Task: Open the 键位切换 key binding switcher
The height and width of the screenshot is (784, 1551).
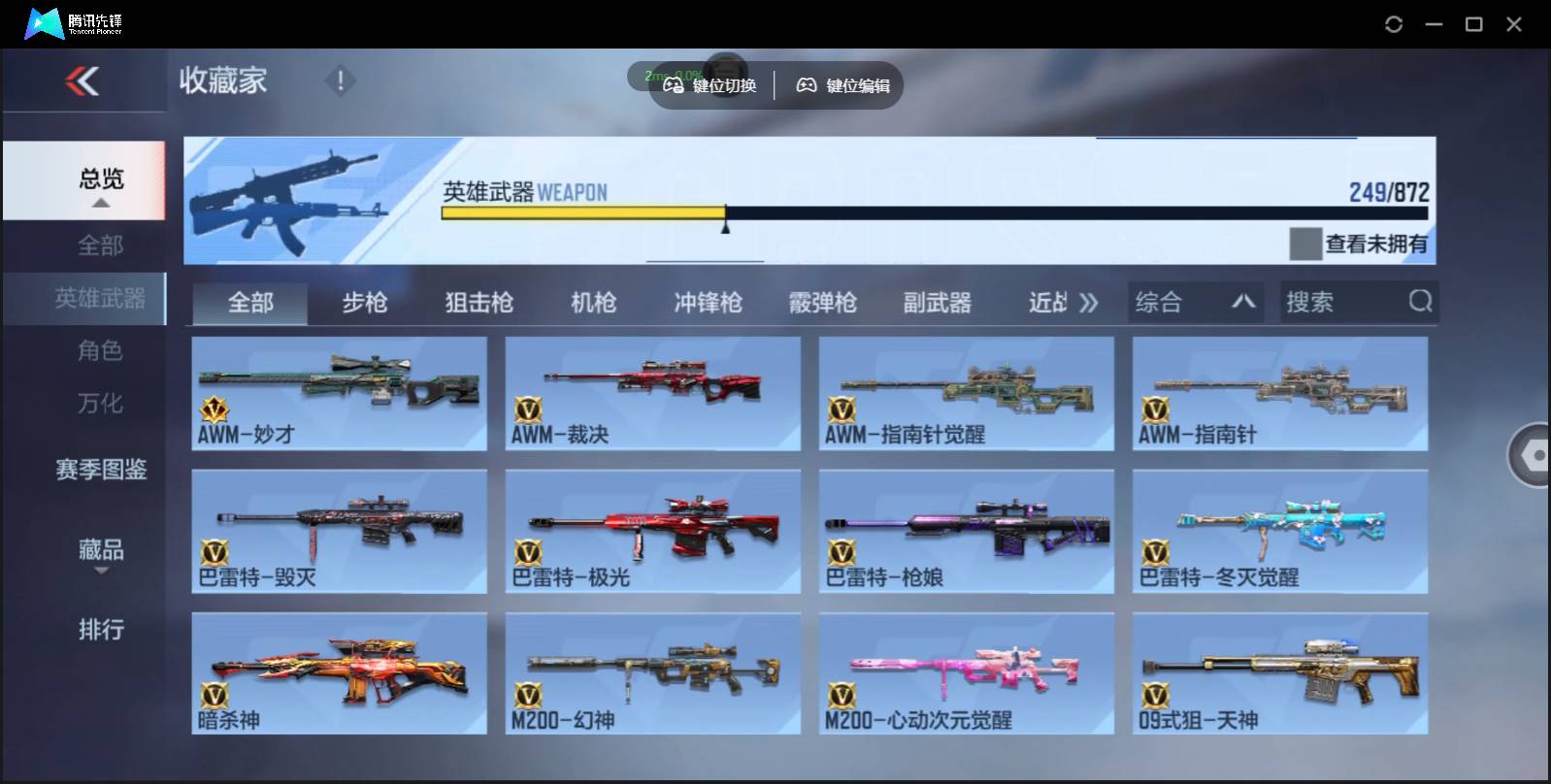Action: point(709,84)
